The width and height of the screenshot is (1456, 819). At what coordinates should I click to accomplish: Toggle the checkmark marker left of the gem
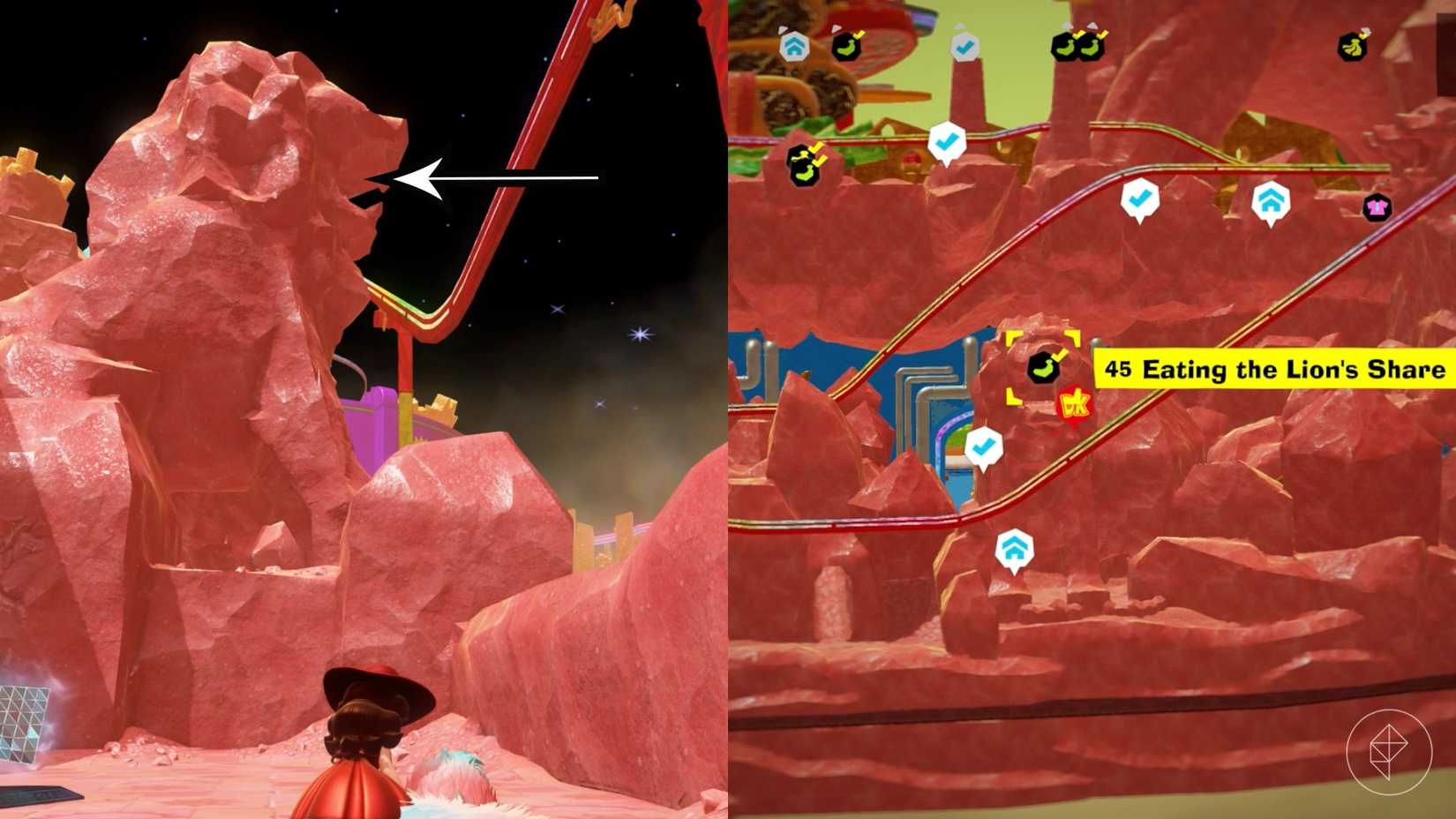click(984, 446)
